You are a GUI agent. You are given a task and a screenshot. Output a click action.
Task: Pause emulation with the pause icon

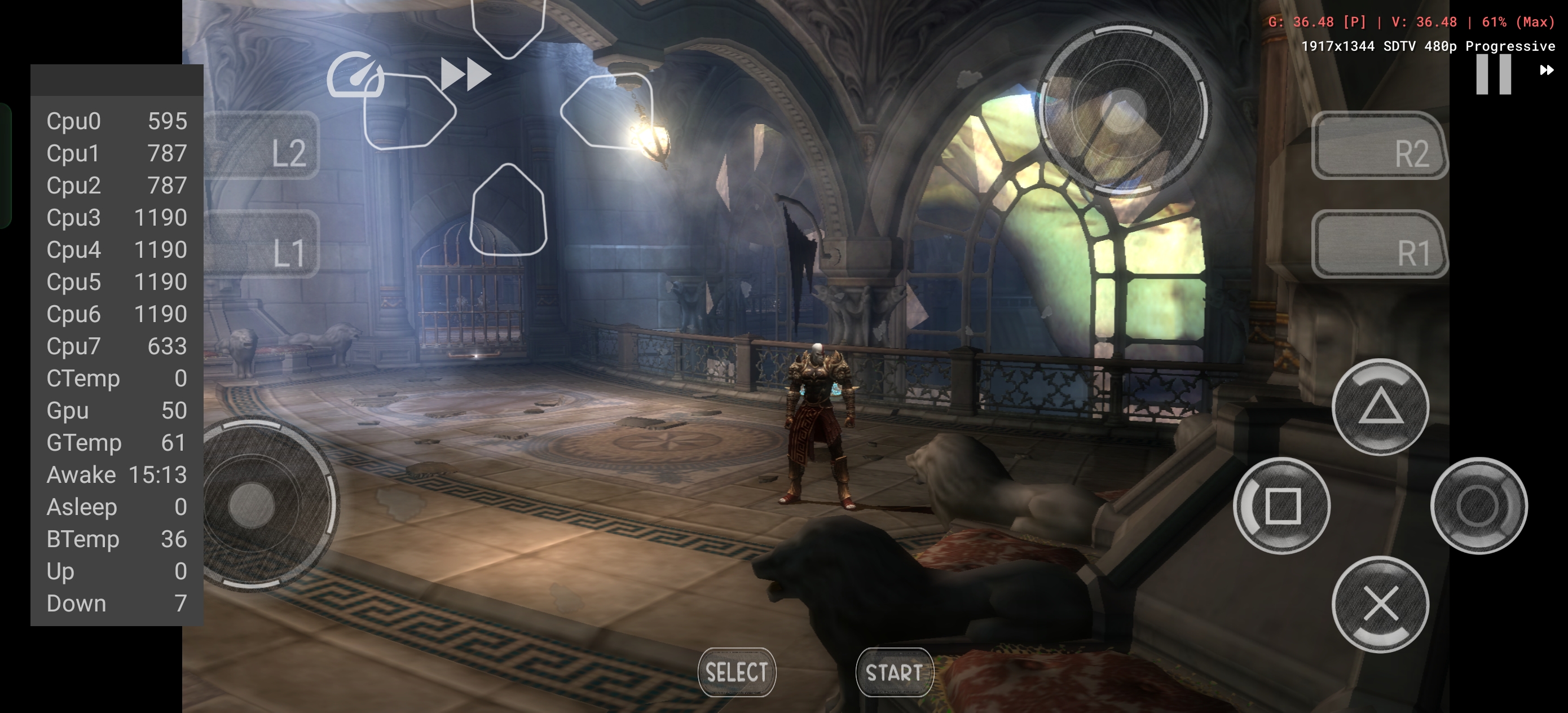[x=1493, y=74]
